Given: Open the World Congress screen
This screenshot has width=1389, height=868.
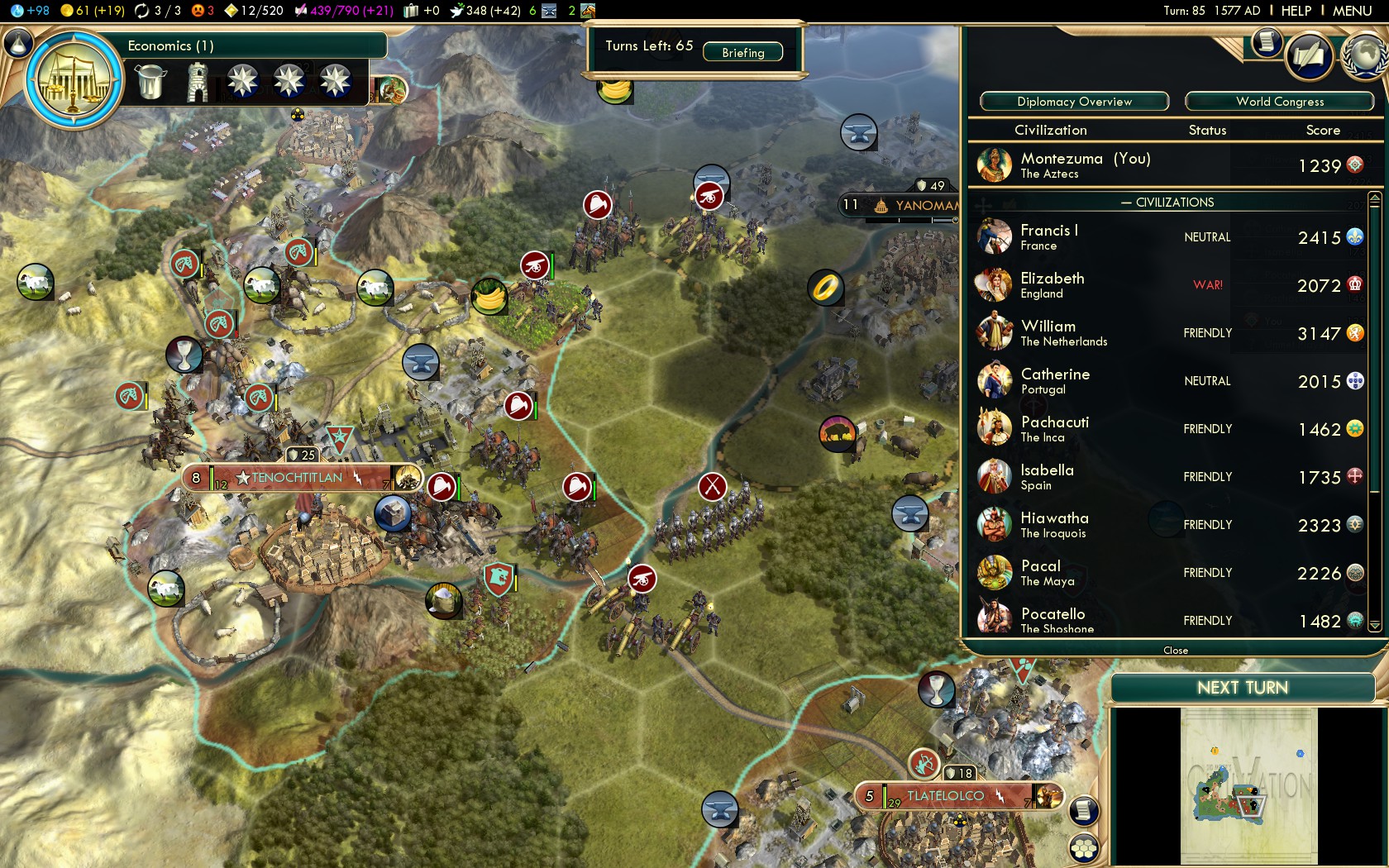Looking at the screenshot, I should pos(1279,102).
